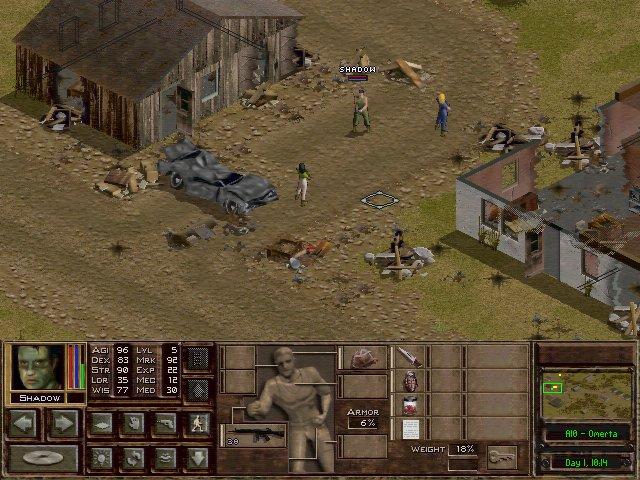Select the red first aid kit item
Viewport: 640px width, 480px height.
click(x=409, y=405)
